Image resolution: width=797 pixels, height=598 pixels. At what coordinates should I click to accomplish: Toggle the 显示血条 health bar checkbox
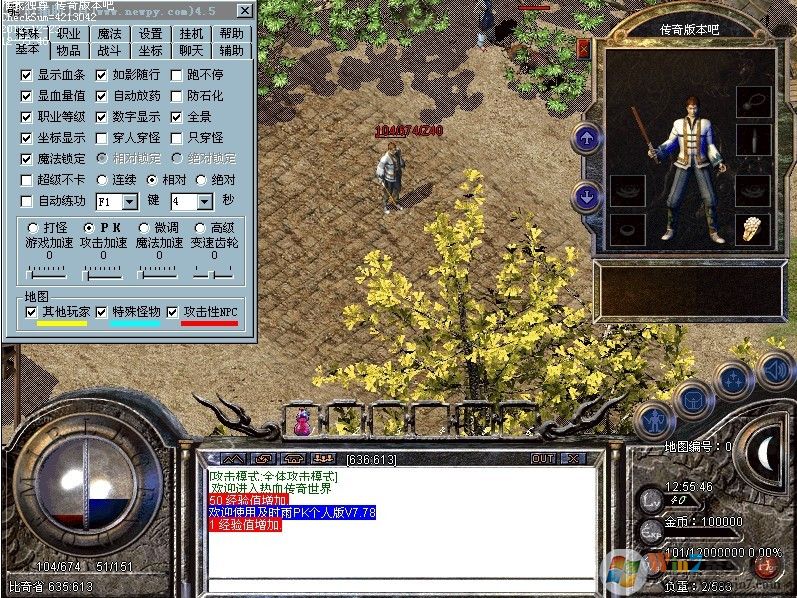click(27, 75)
